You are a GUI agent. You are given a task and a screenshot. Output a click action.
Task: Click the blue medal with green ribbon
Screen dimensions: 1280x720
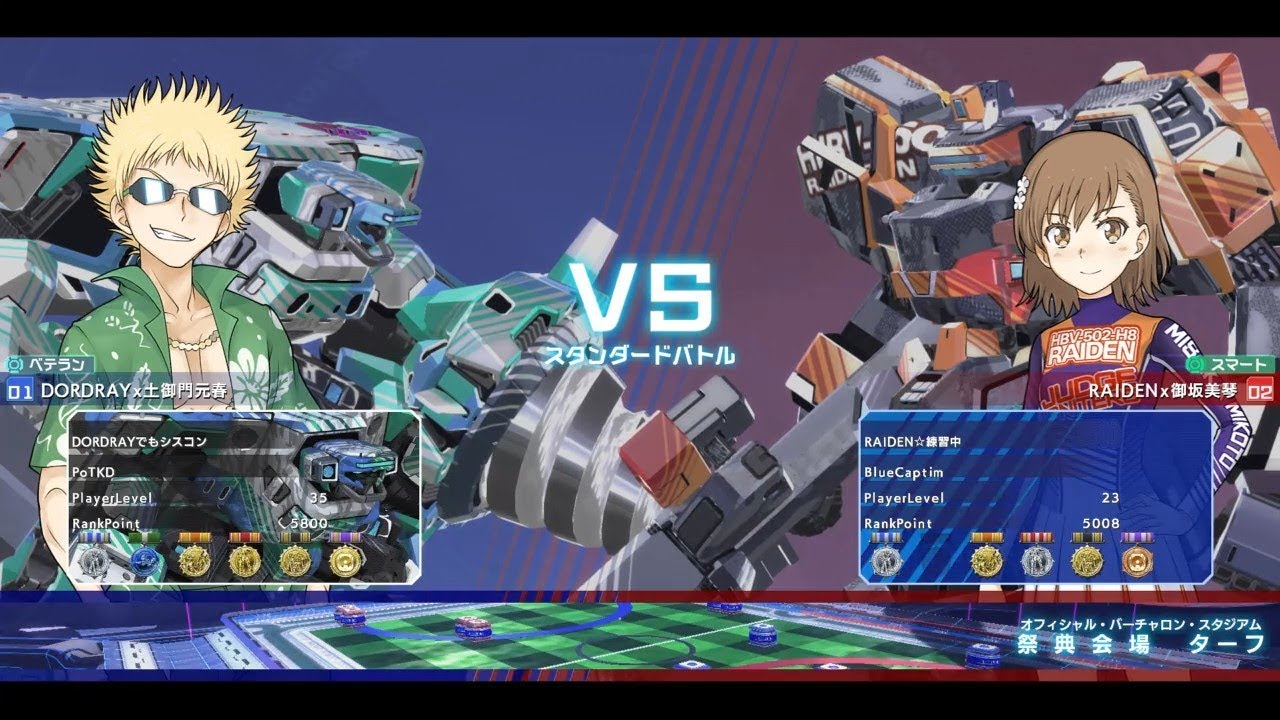tap(144, 560)
